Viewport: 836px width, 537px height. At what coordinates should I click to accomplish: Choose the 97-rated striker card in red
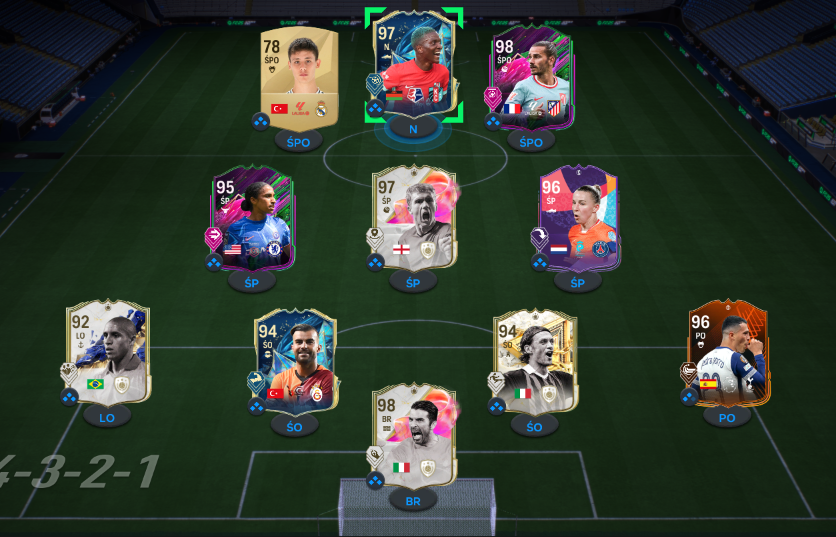pyautogui.click(x=414, y=67)
